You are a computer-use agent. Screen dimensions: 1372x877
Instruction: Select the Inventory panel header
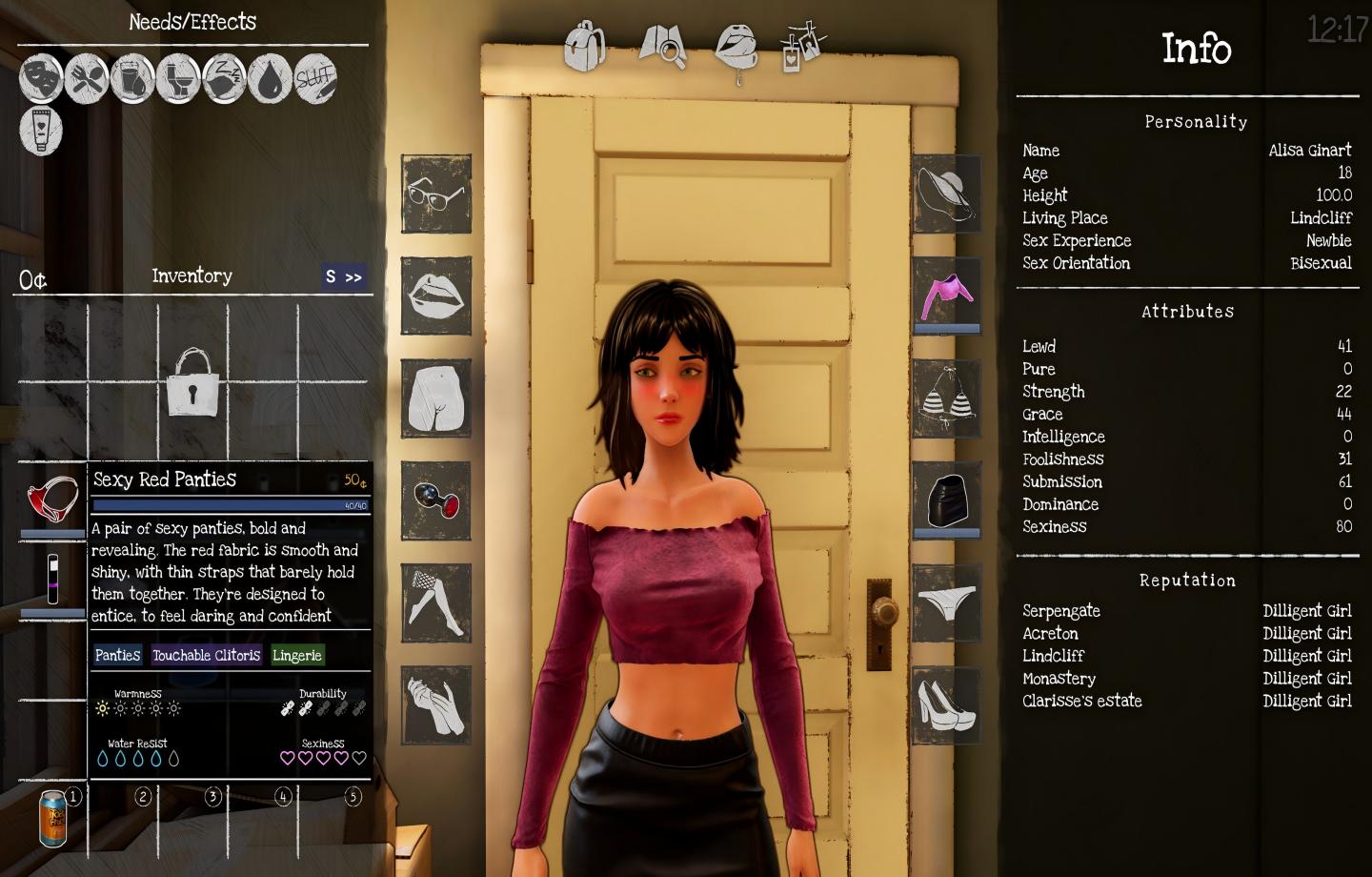(192, 276)
